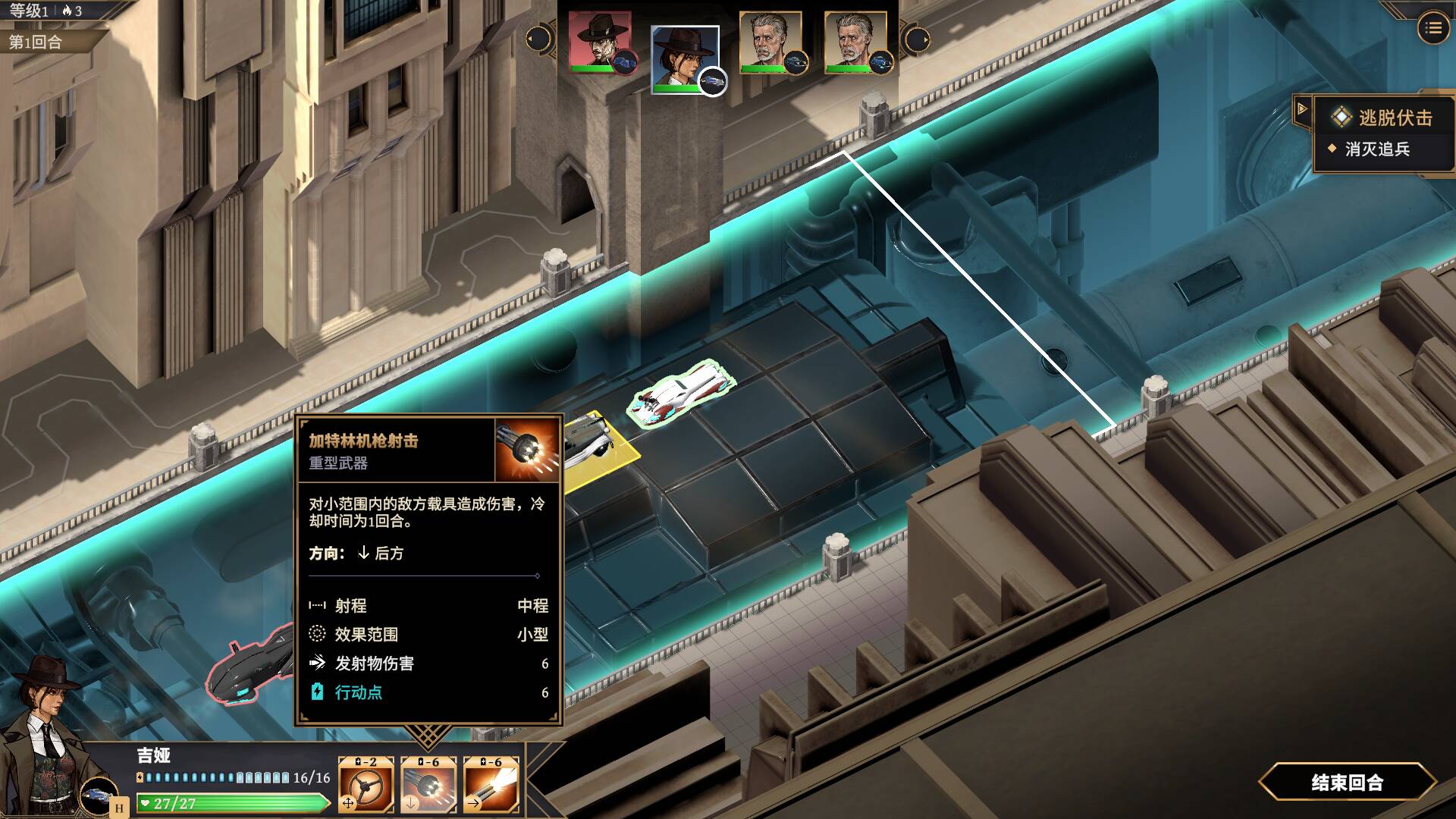
Task: Open the 逃脱伏击 mission objective tracker
Action: (1384, 118)
